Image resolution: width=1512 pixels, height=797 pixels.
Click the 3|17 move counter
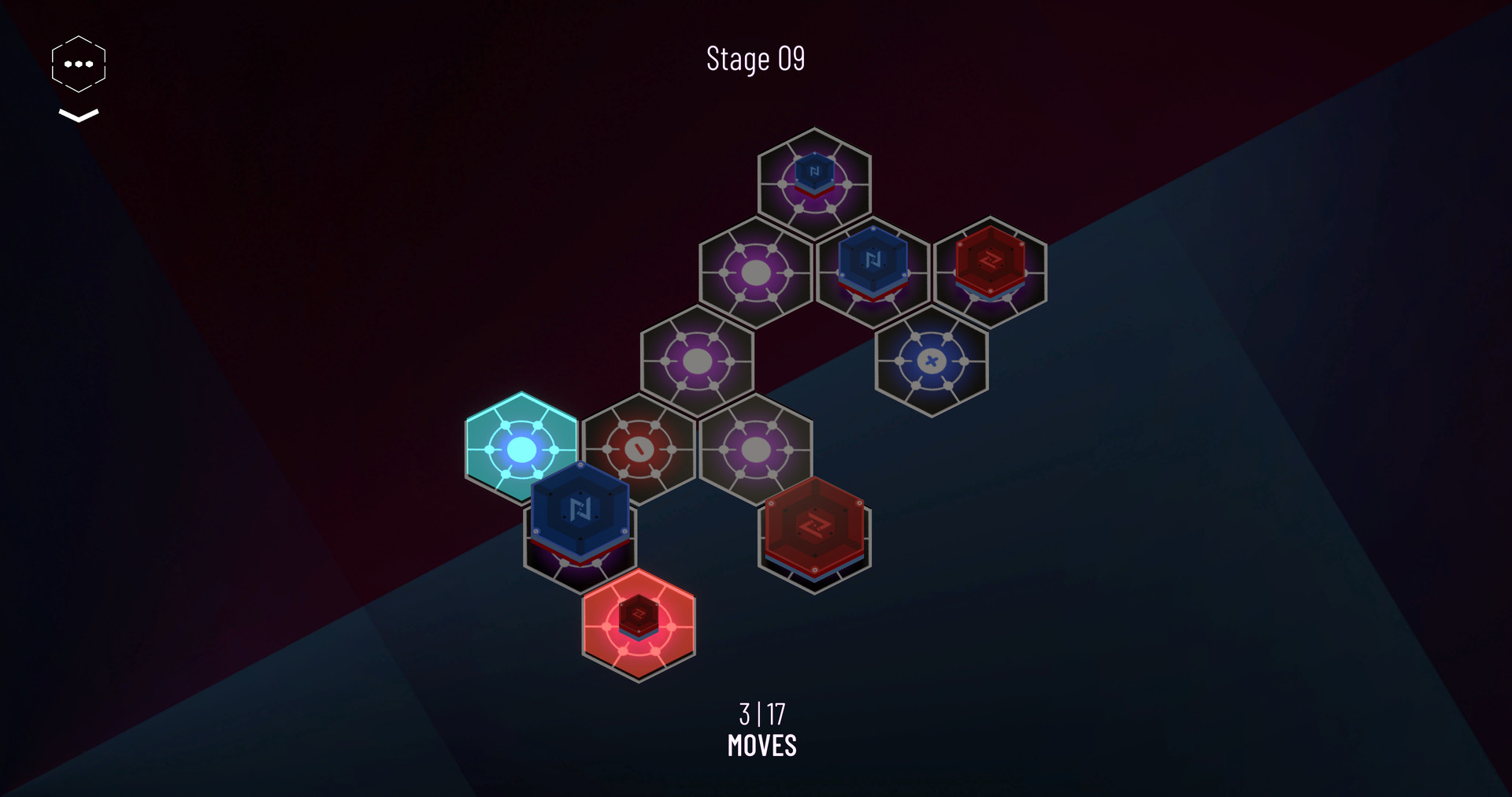[x=761, y=715]
